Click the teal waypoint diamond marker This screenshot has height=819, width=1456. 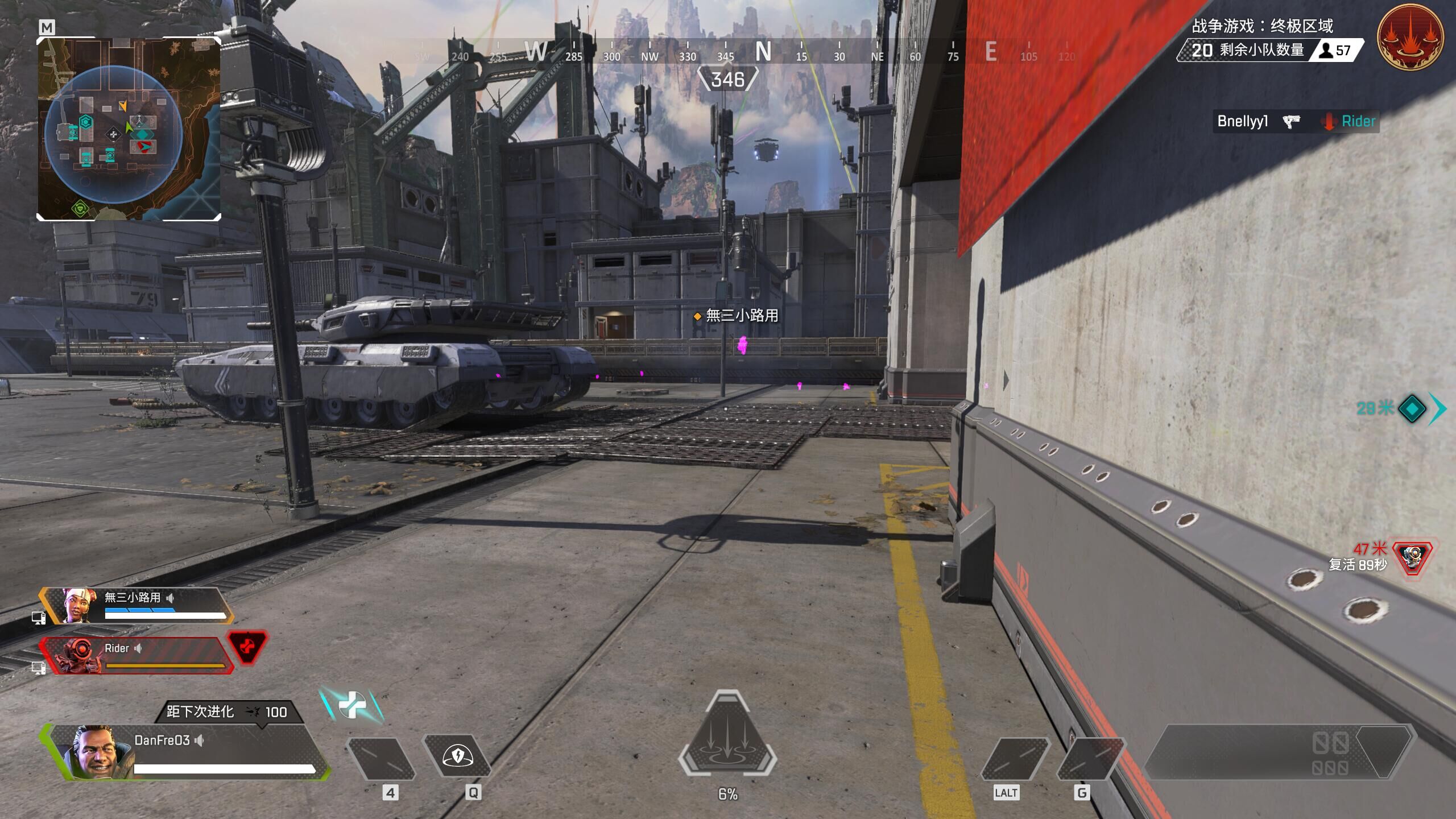pos(1412,408)
